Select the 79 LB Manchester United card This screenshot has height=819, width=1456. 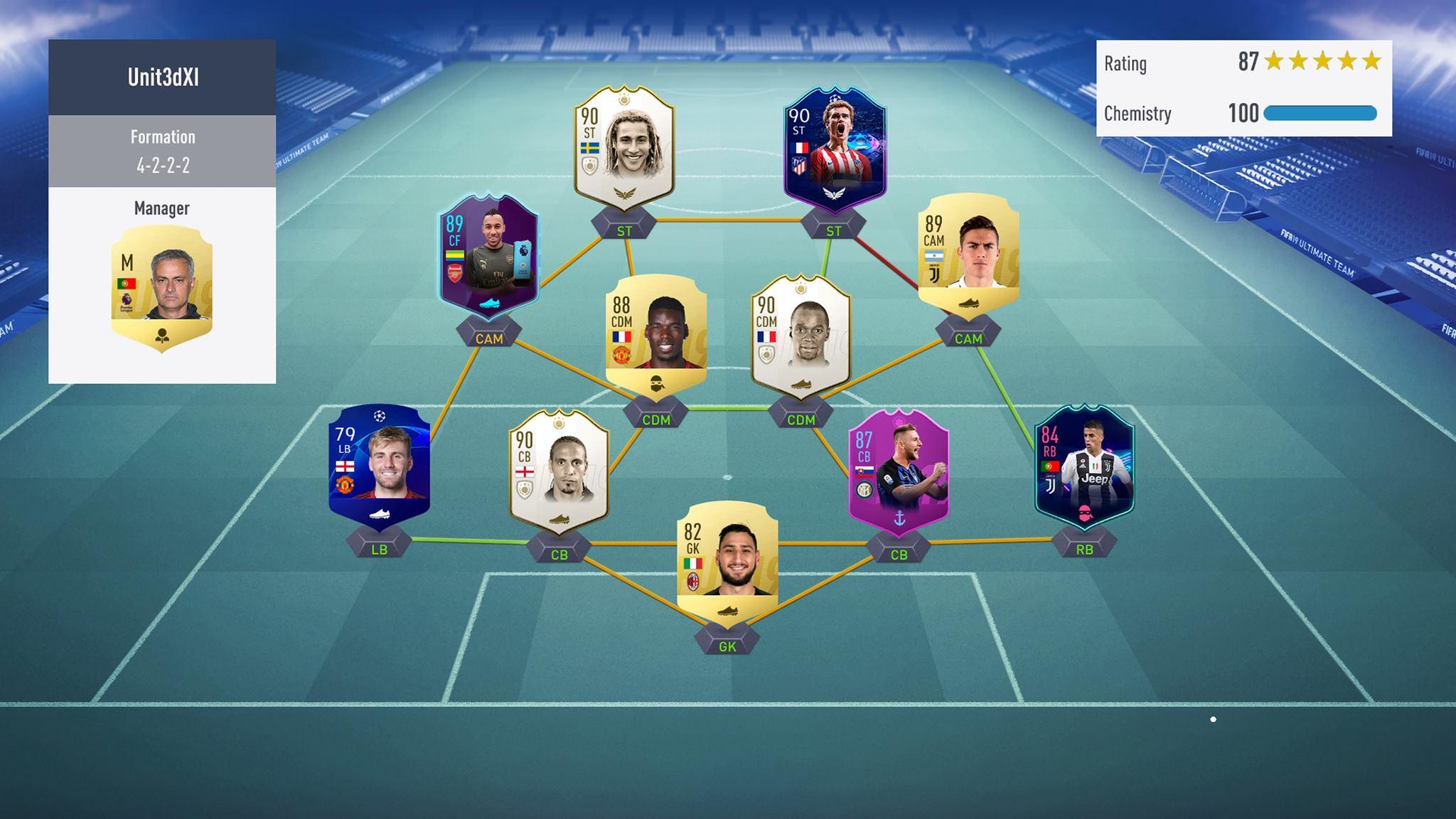point(379,466)
